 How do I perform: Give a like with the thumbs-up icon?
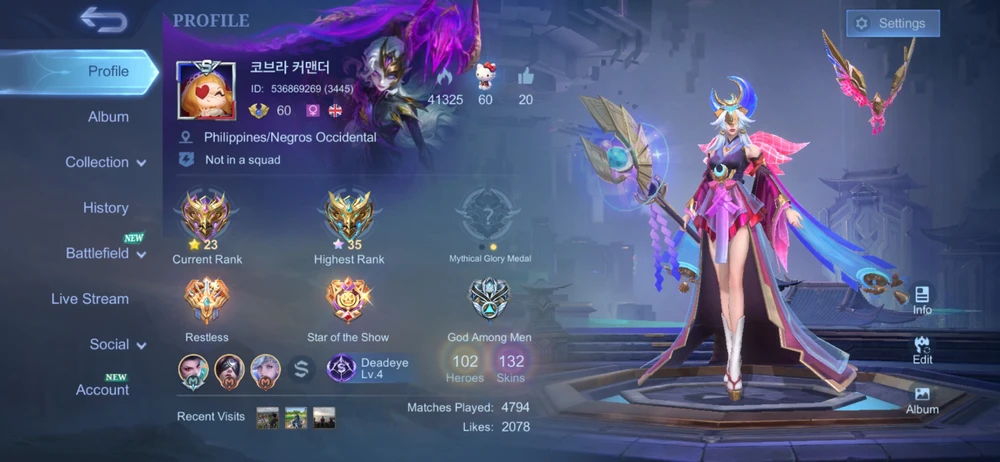[x=526, y=77]
